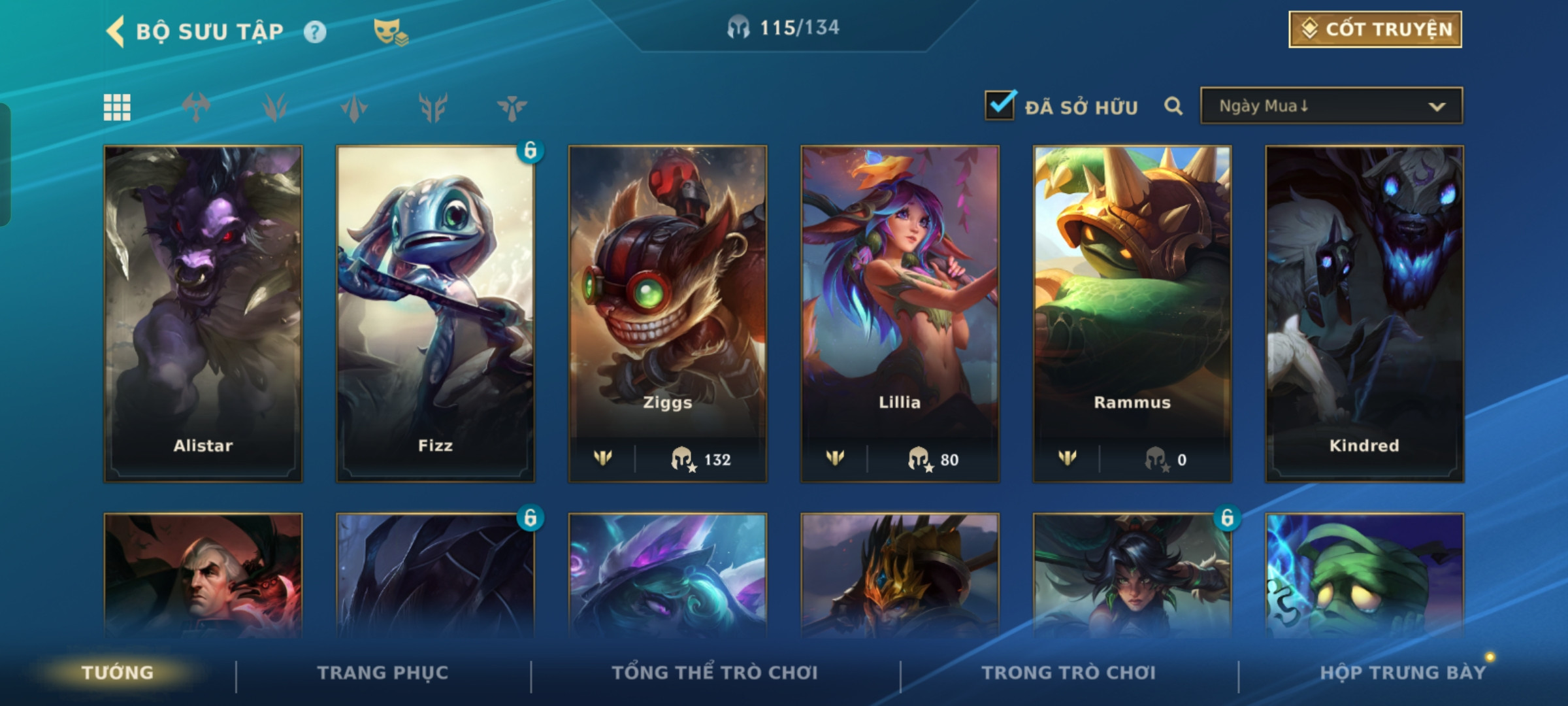Open the Trong Trò Chơi tab
This screenshot has height=706, width=1568.
pos(1069,673)
